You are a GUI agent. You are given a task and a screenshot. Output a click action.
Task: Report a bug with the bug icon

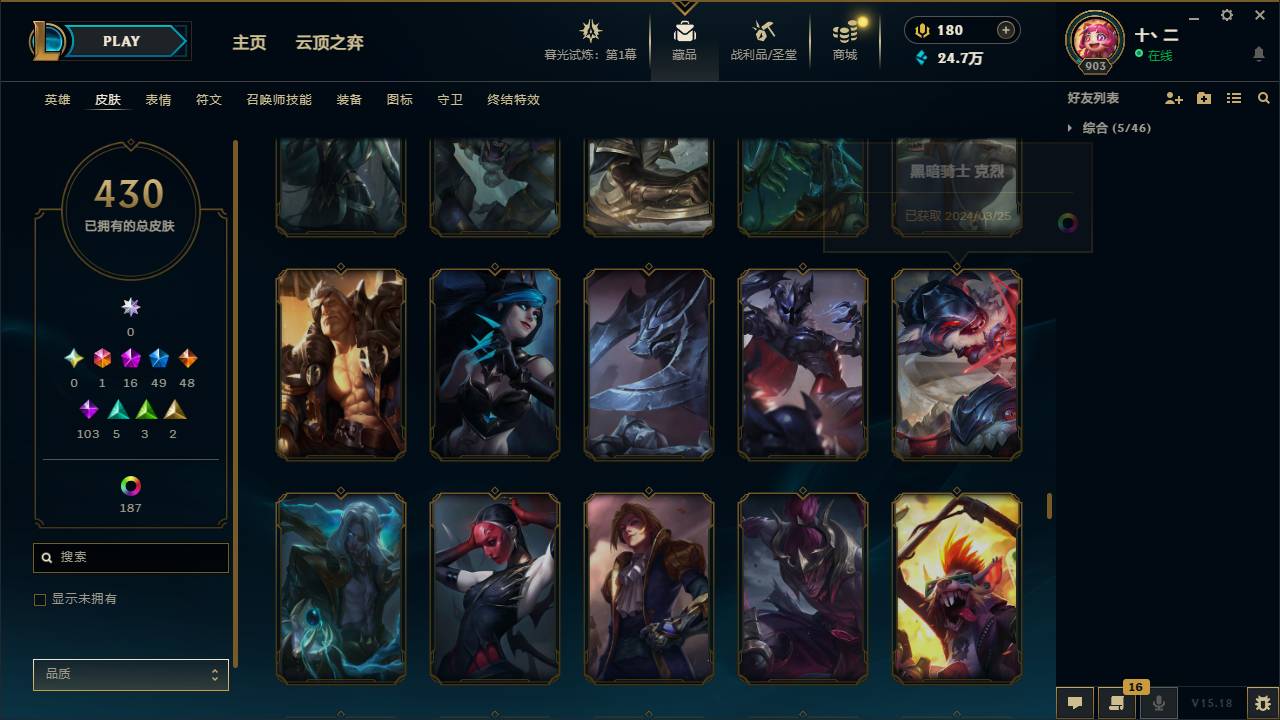(1258, 703)
